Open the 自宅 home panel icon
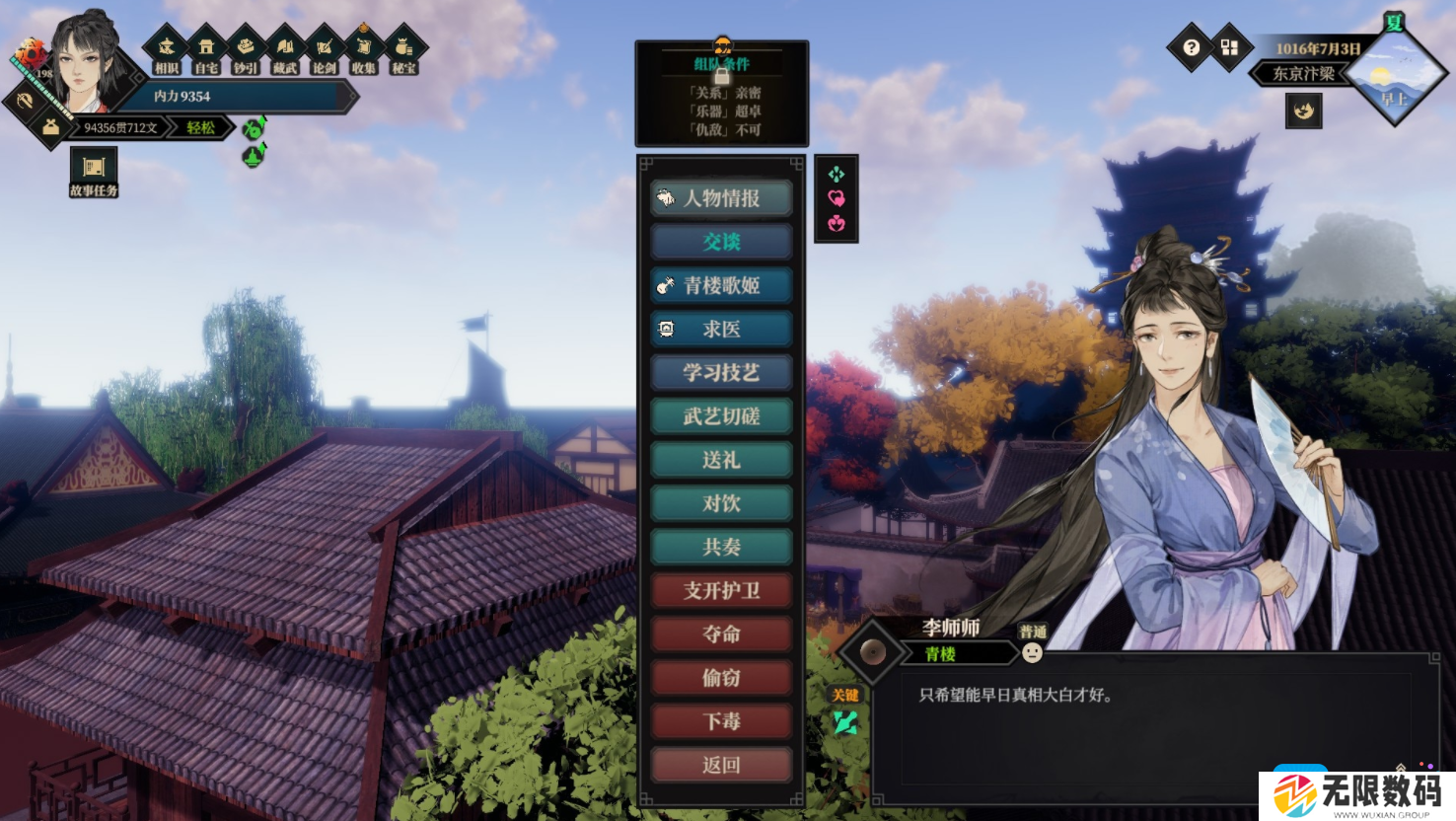 click(x=205, y=45)
